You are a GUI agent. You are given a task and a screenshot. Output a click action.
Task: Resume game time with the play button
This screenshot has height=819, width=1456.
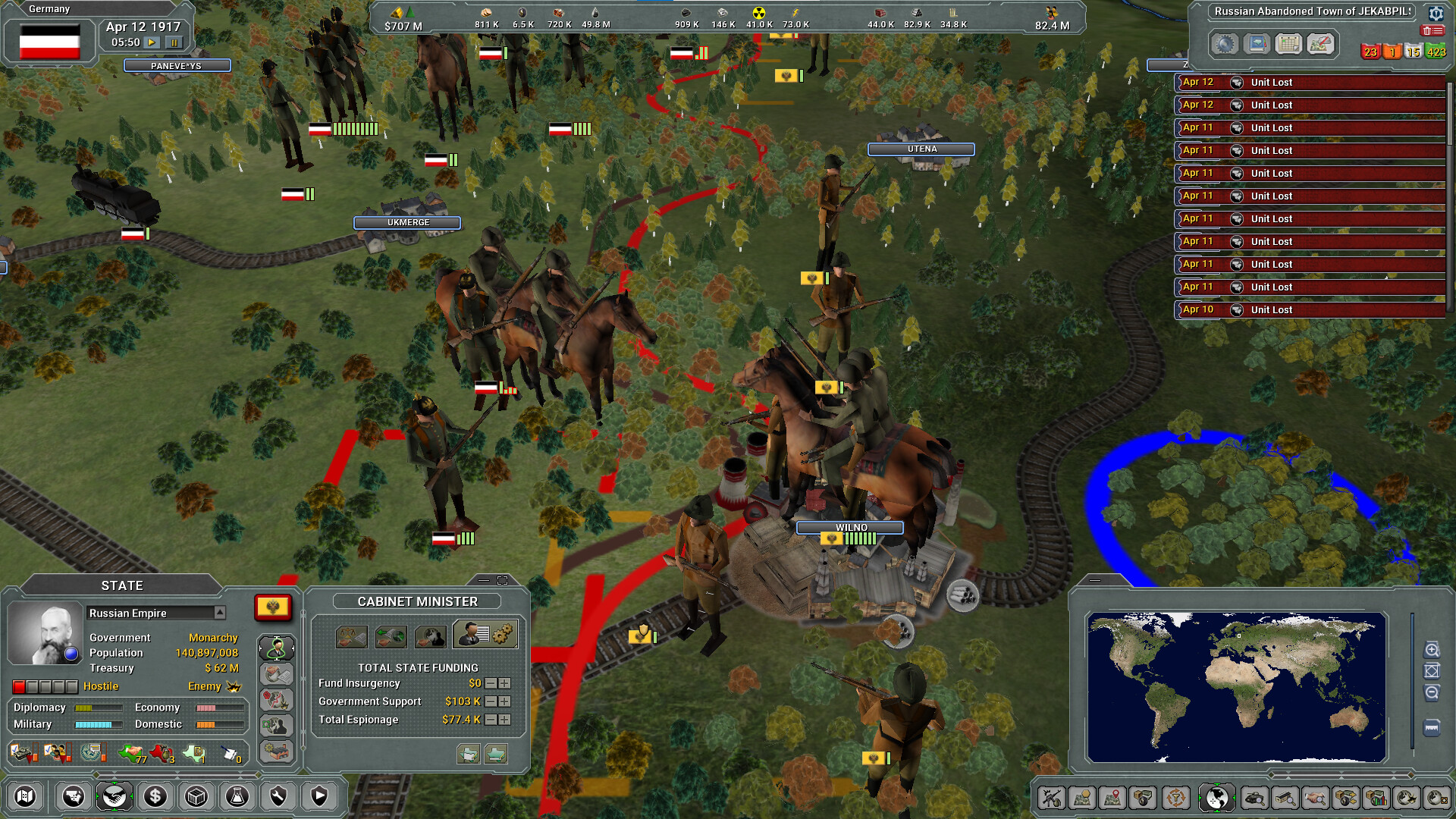[x=152, y=43]
